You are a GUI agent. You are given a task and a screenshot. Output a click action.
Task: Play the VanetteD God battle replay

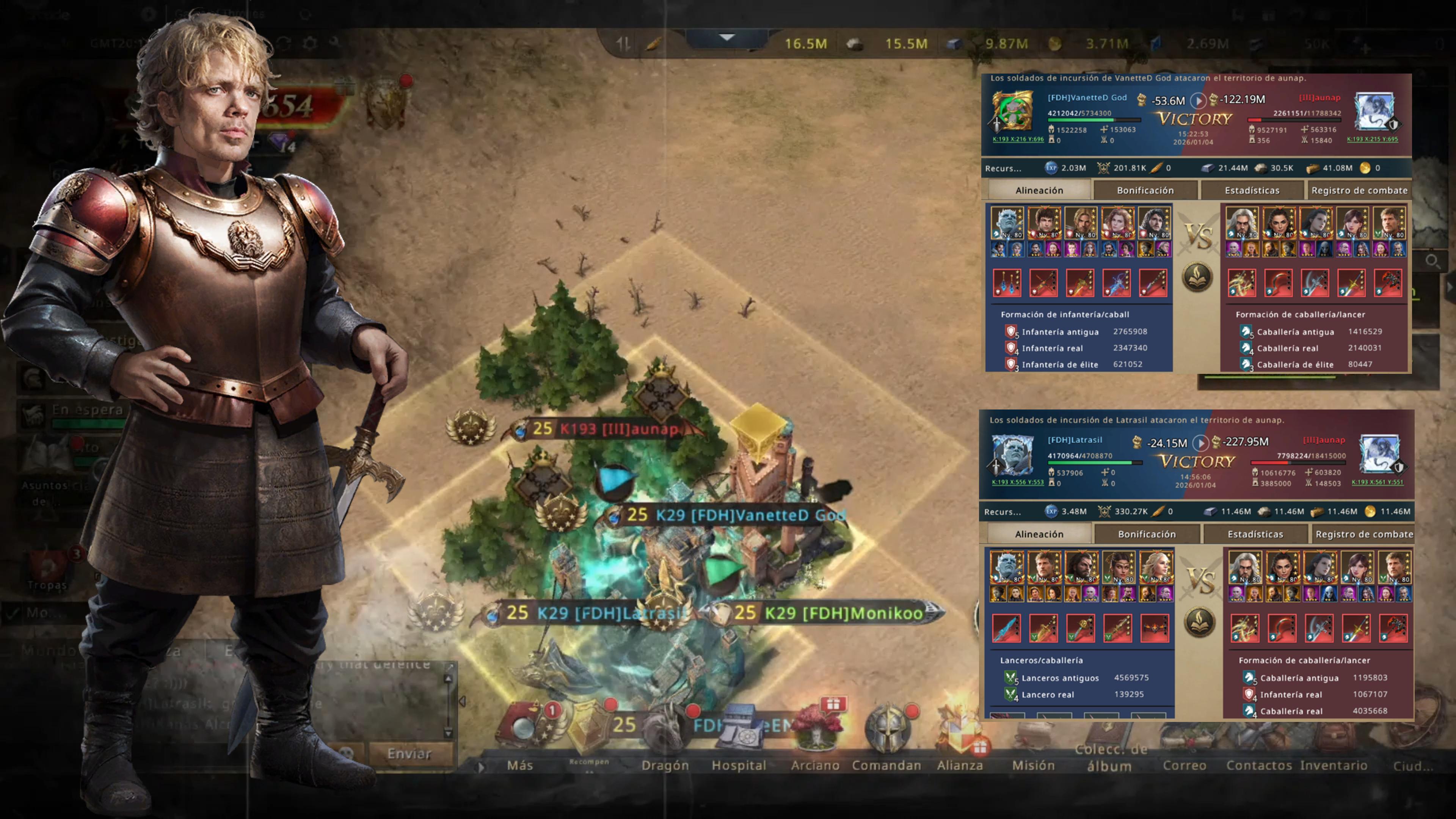click(1198, 100)
